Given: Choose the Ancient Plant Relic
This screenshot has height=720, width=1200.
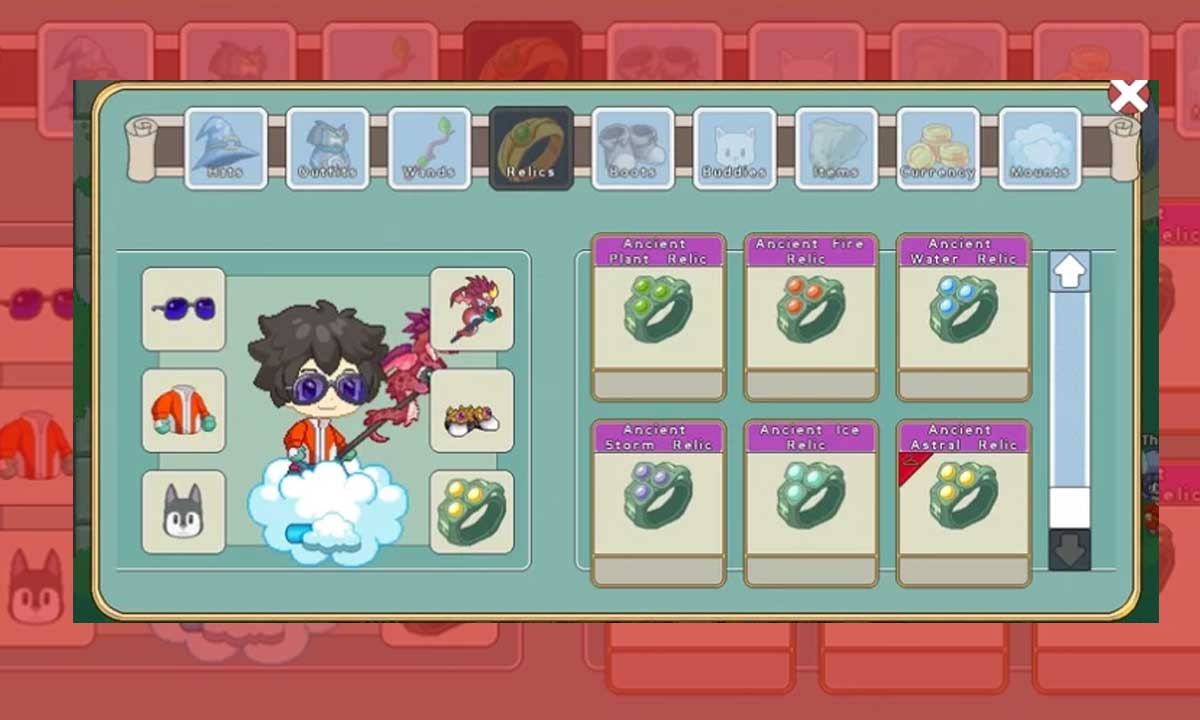Looking at the screenshot, I should tap(658, 317).
